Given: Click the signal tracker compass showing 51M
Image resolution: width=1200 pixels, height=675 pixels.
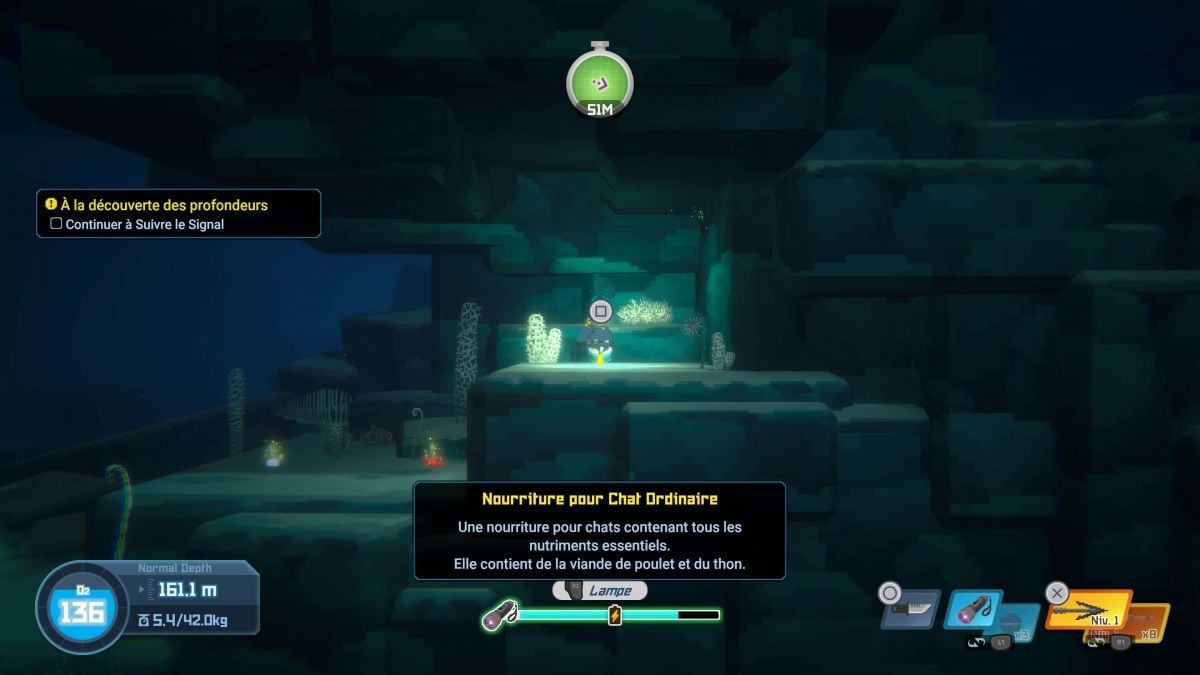Looking at the screenshot, I should coord(599,81).
